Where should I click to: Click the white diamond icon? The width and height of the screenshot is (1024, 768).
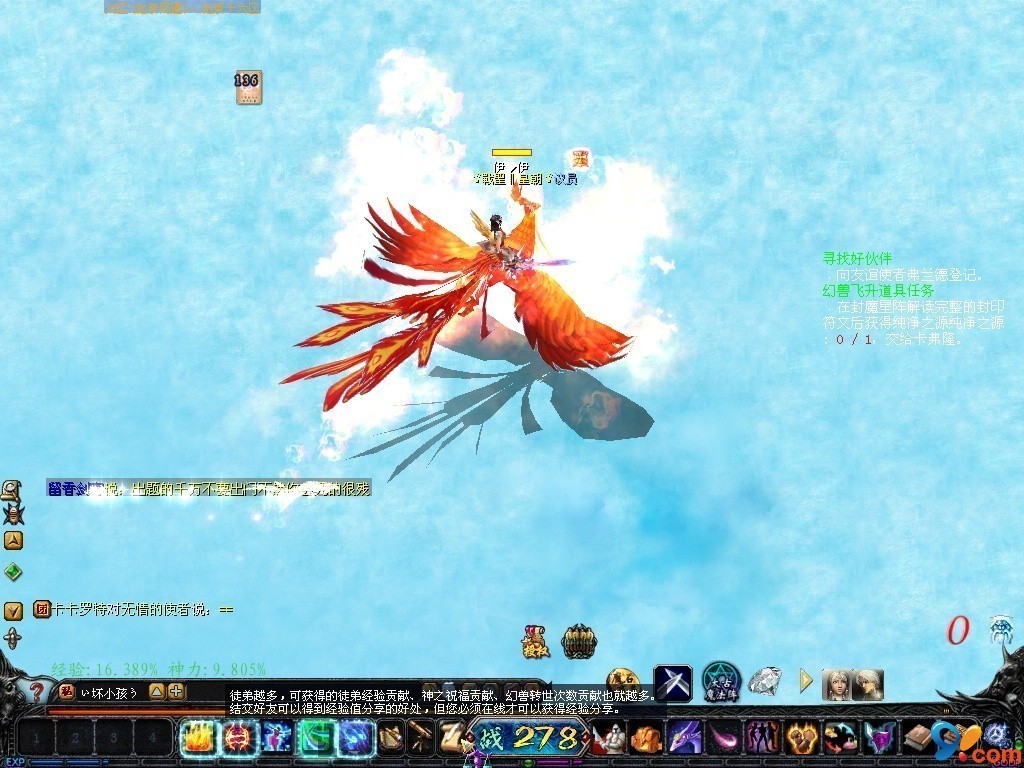tap(765, 683)
